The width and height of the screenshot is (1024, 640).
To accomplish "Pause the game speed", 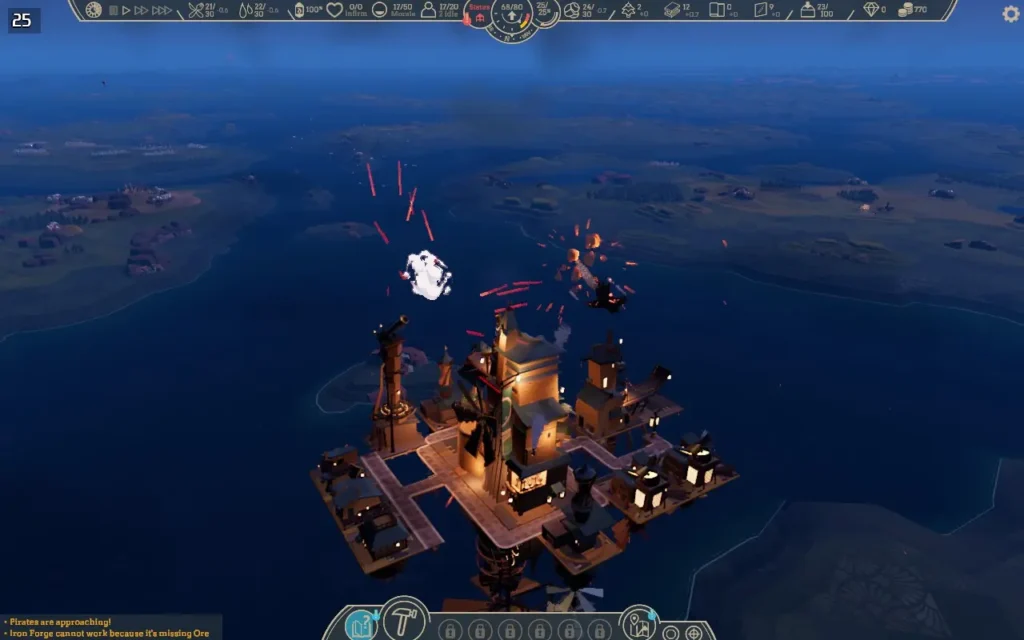I will (x=114, y=10).
